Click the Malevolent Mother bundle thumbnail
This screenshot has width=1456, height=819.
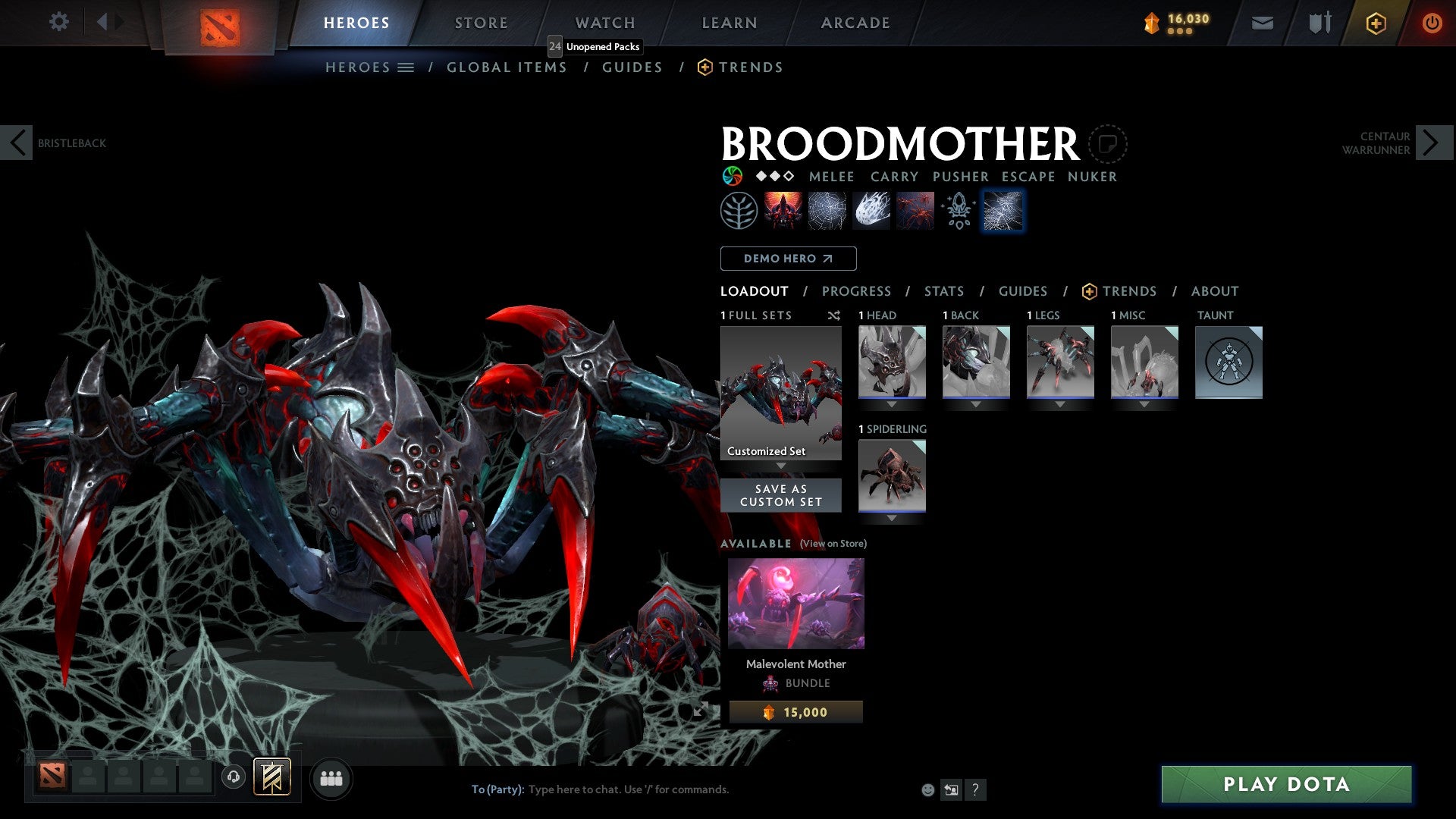[795, 603]
